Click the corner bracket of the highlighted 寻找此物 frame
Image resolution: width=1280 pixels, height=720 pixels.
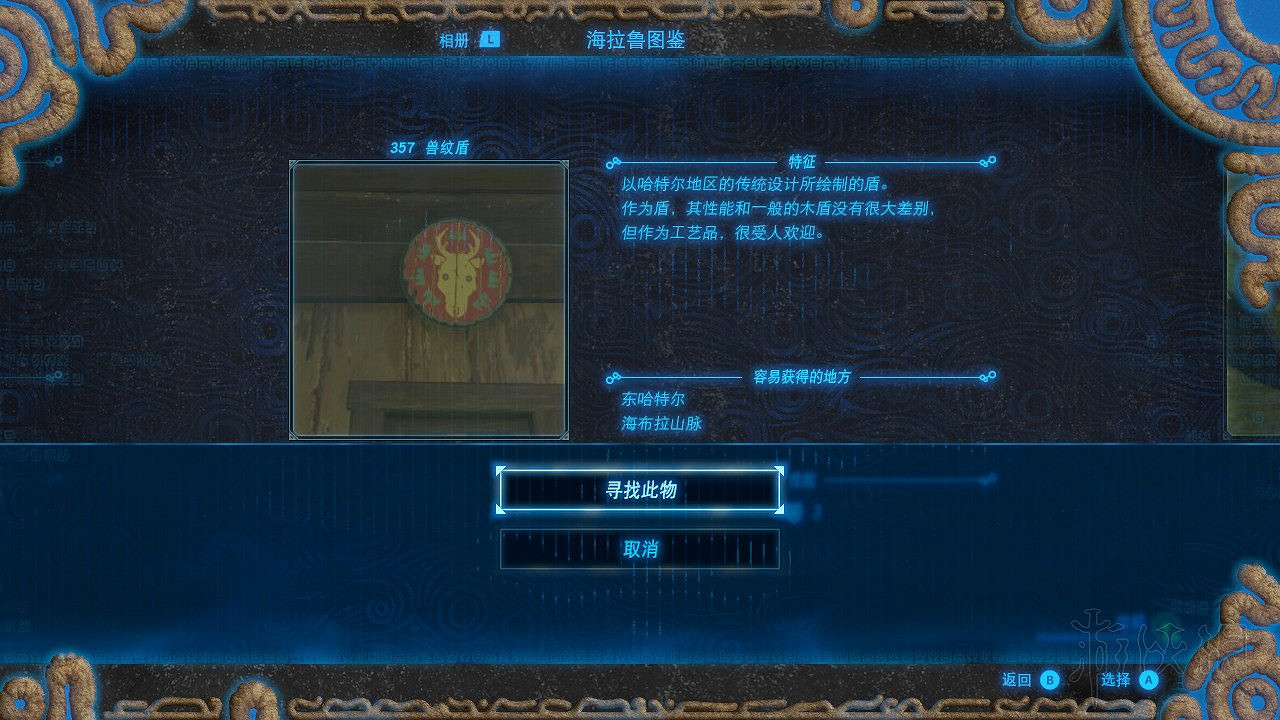(x=501, y=470)
